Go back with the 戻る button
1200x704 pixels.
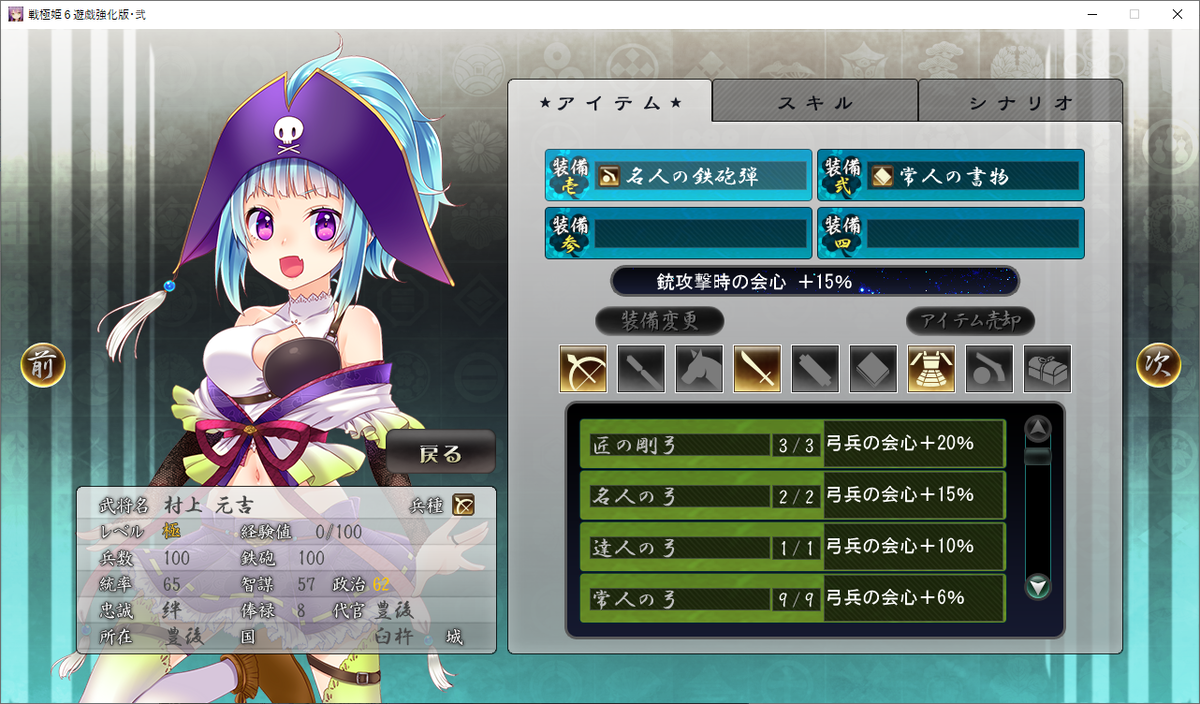441,454
